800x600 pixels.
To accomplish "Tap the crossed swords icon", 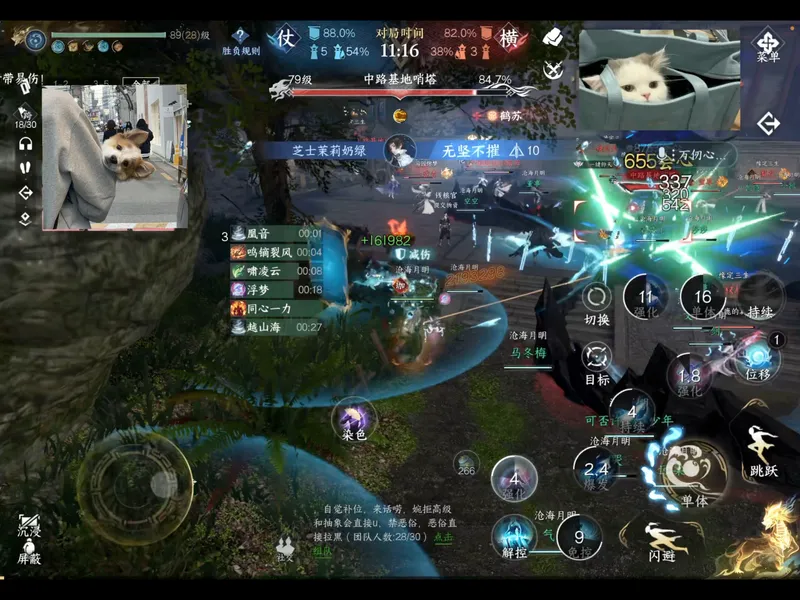I will click(553, 70).
